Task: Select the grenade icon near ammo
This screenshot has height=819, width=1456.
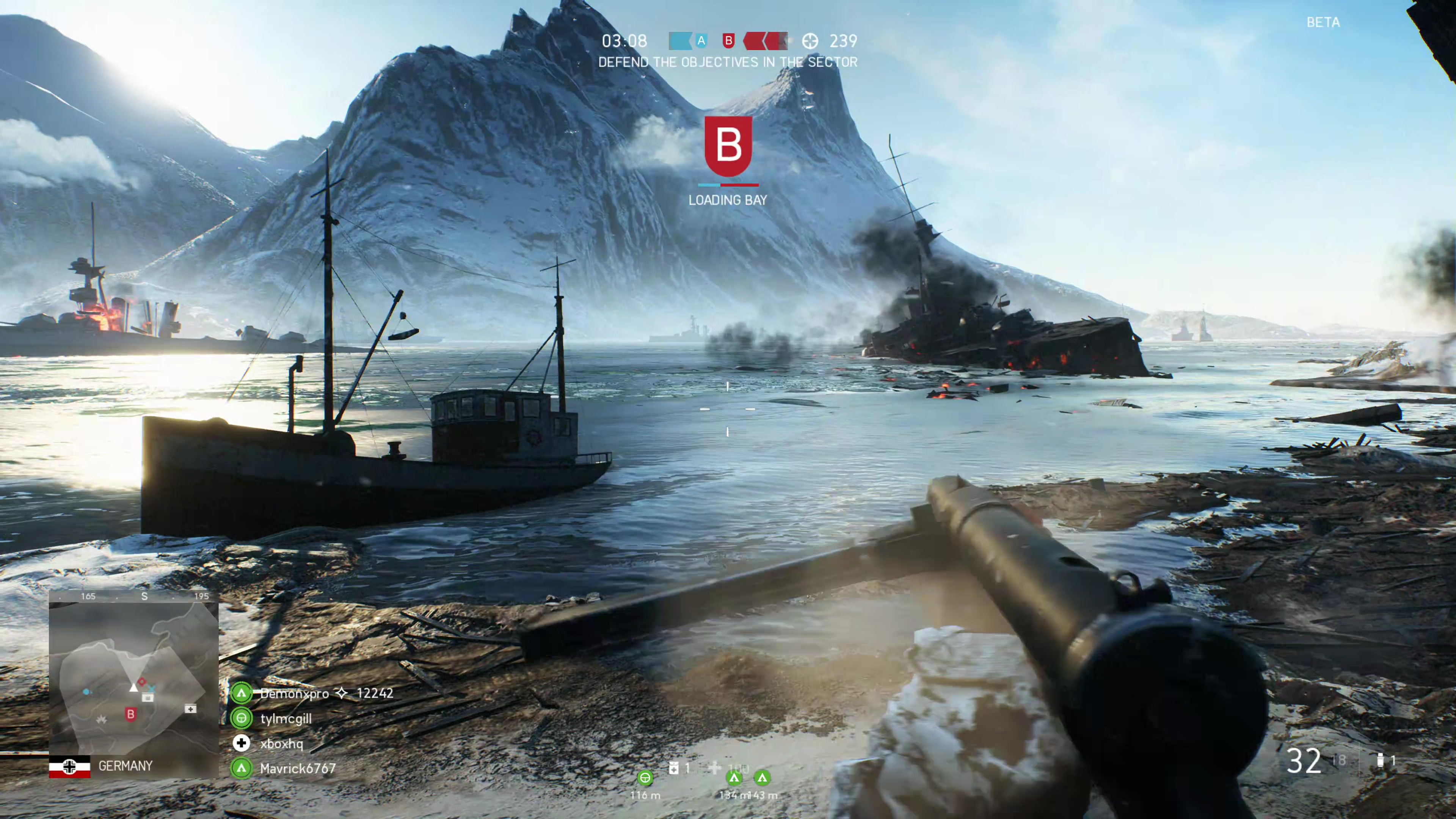Action: 1380,760
